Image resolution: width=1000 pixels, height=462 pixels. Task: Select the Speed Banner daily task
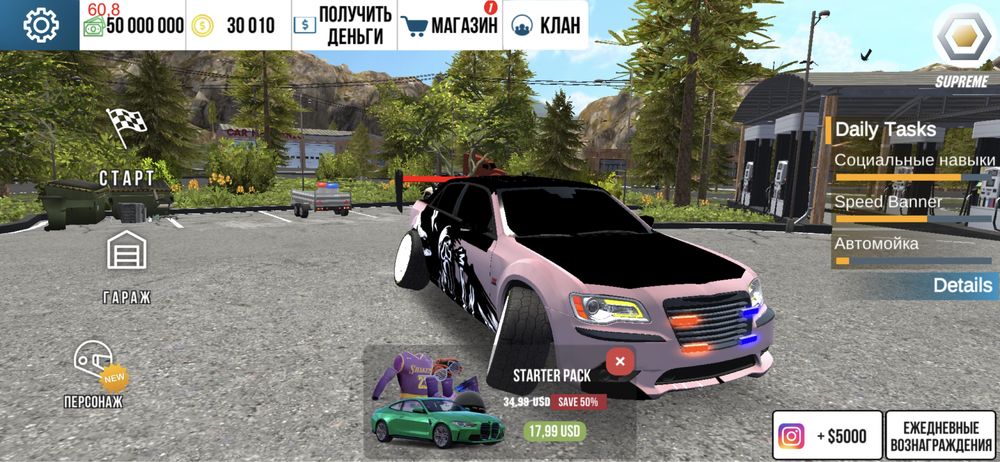coord(888,203)
